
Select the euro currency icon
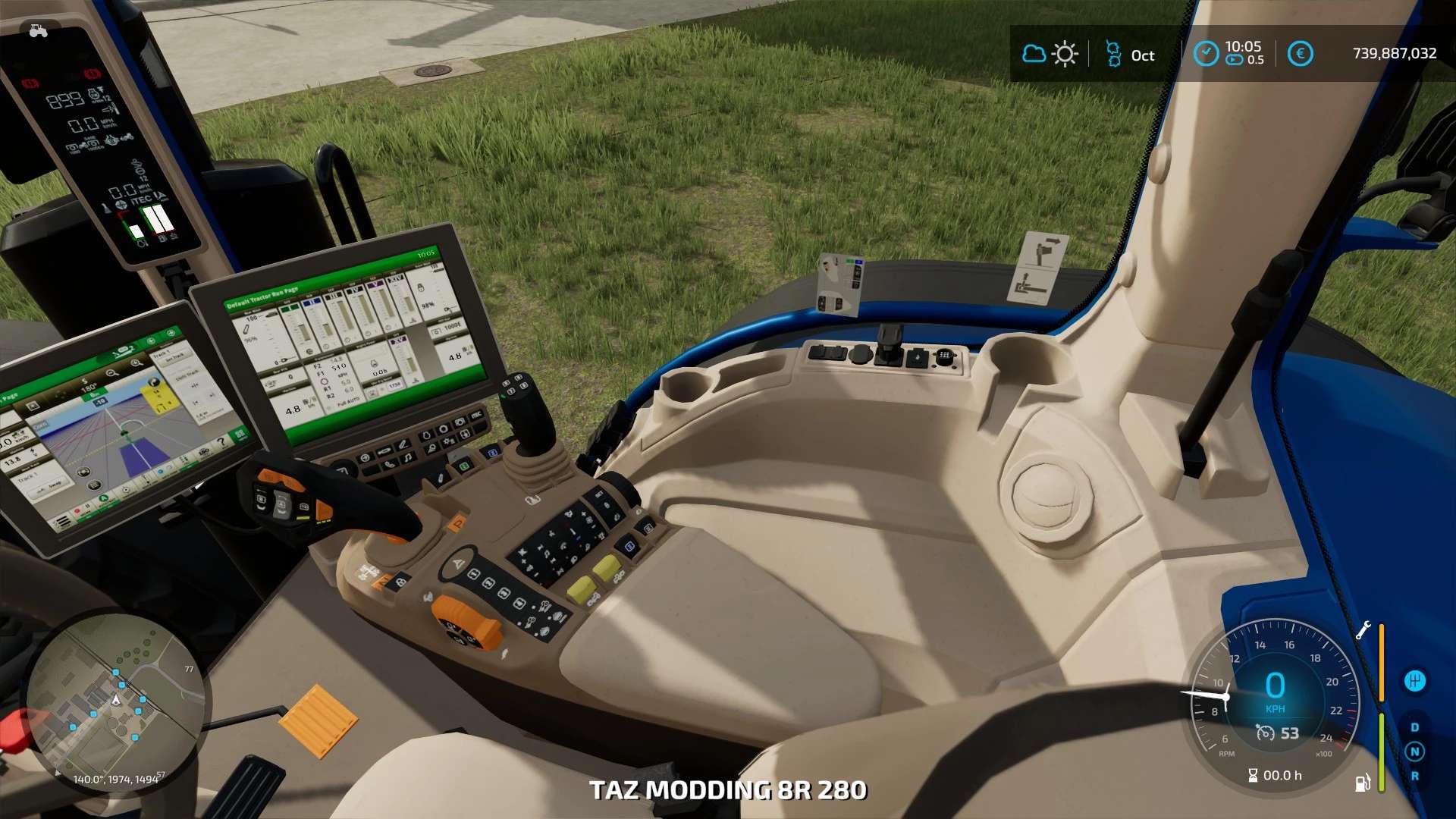pos(1300,54)
